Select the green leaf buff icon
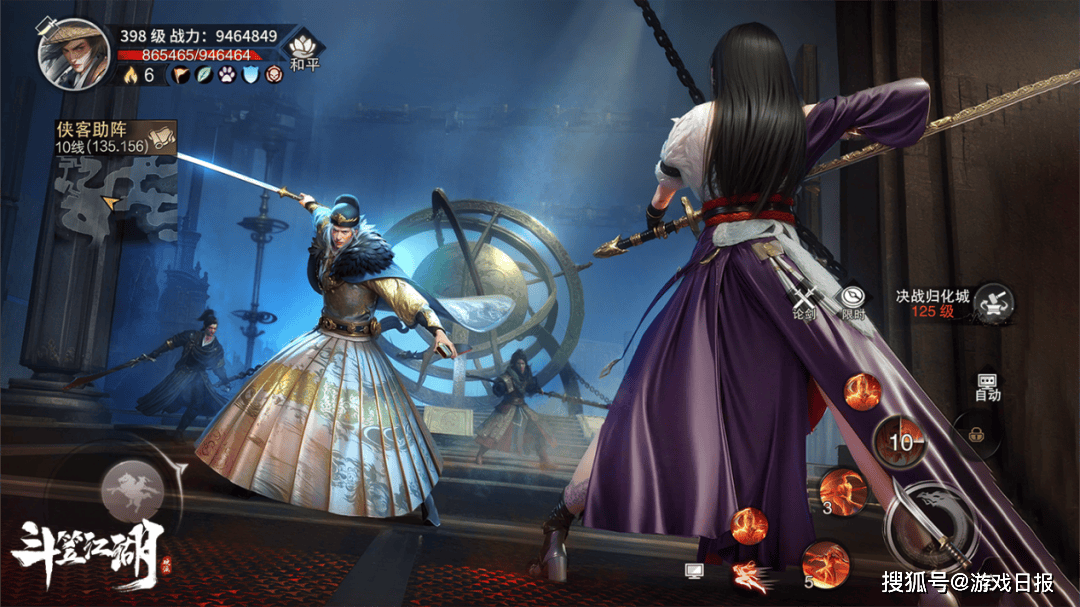 (x=206, y=75)
